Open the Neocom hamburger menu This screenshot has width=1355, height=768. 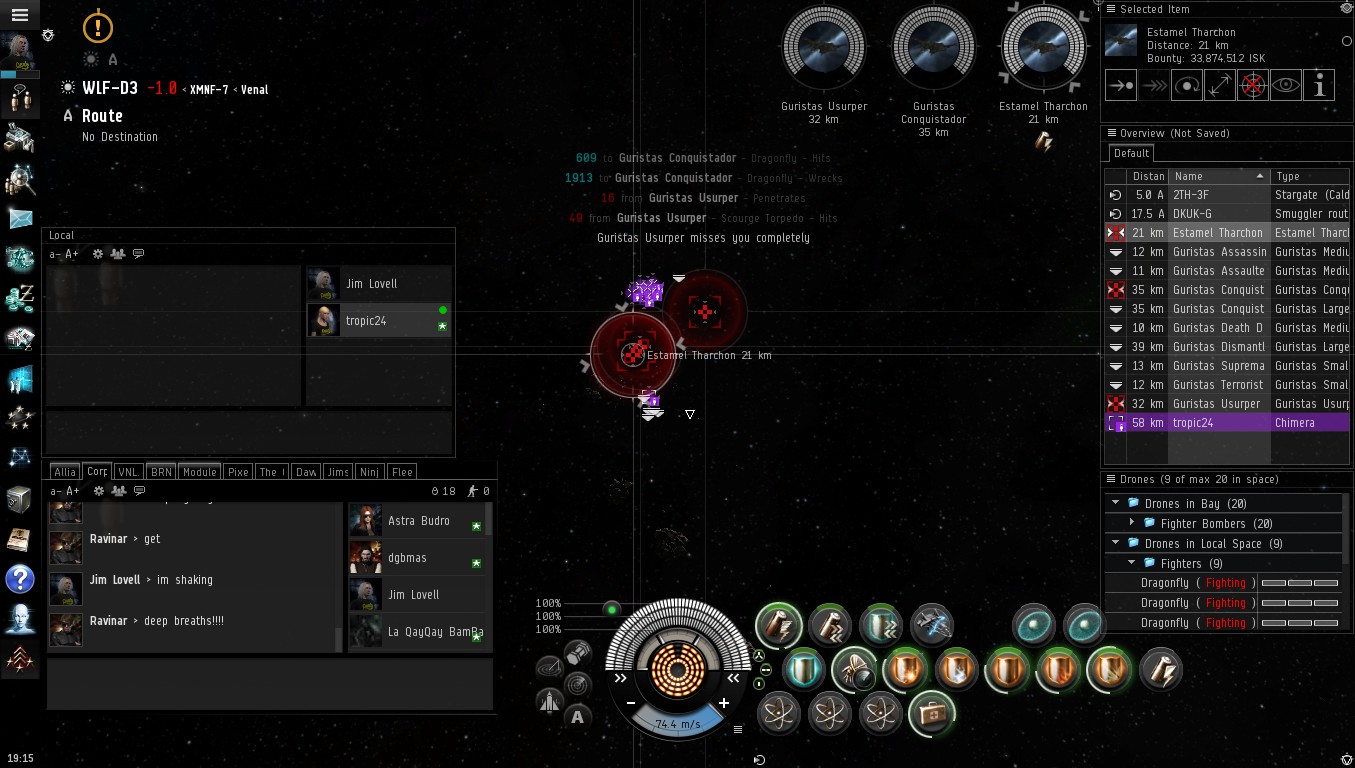coord(20,15)
